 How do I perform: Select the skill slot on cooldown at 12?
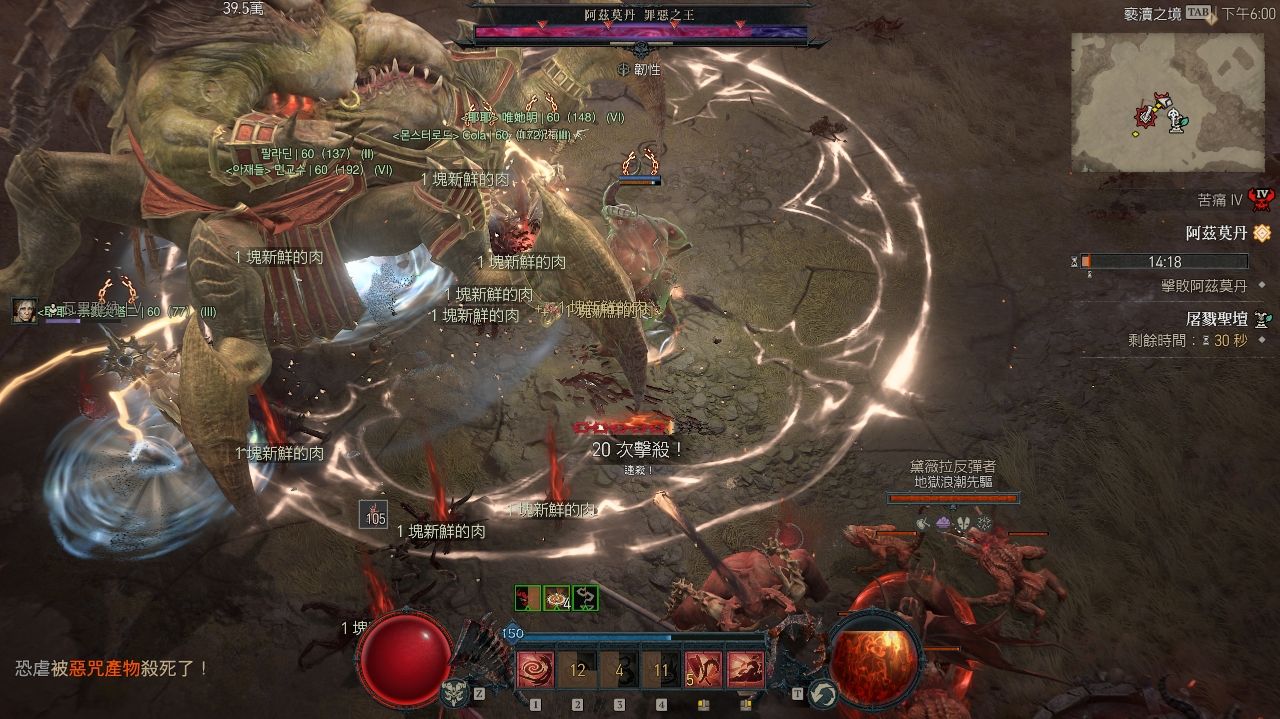577,669
